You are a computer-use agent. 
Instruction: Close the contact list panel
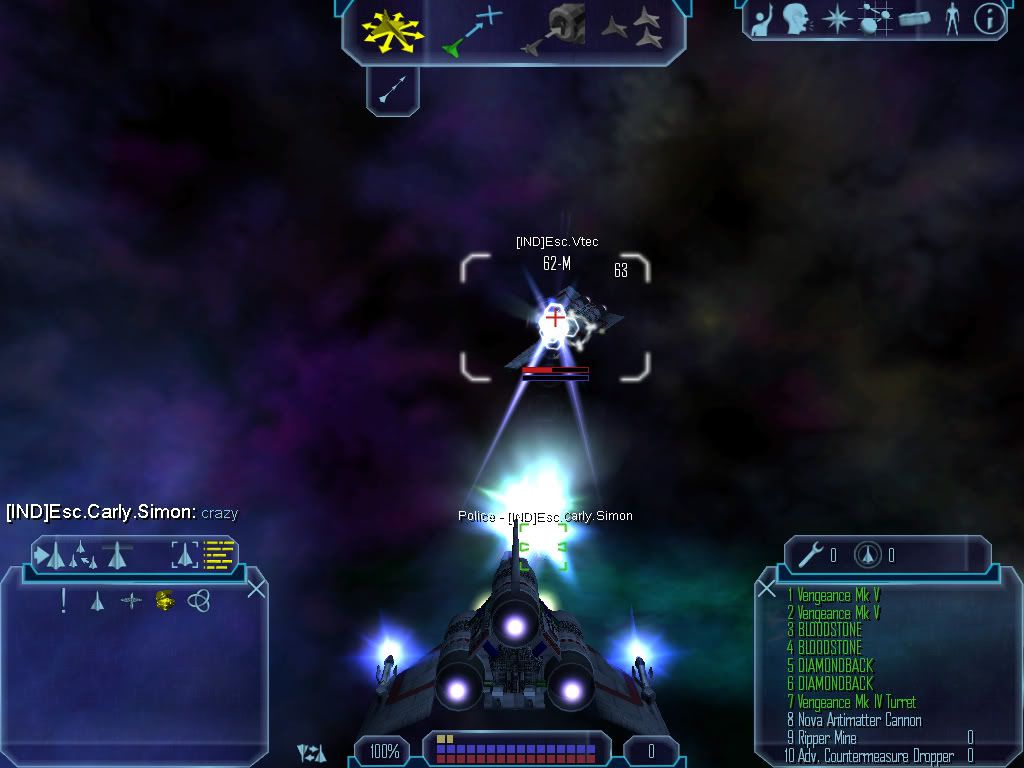[x=256, y=589]
